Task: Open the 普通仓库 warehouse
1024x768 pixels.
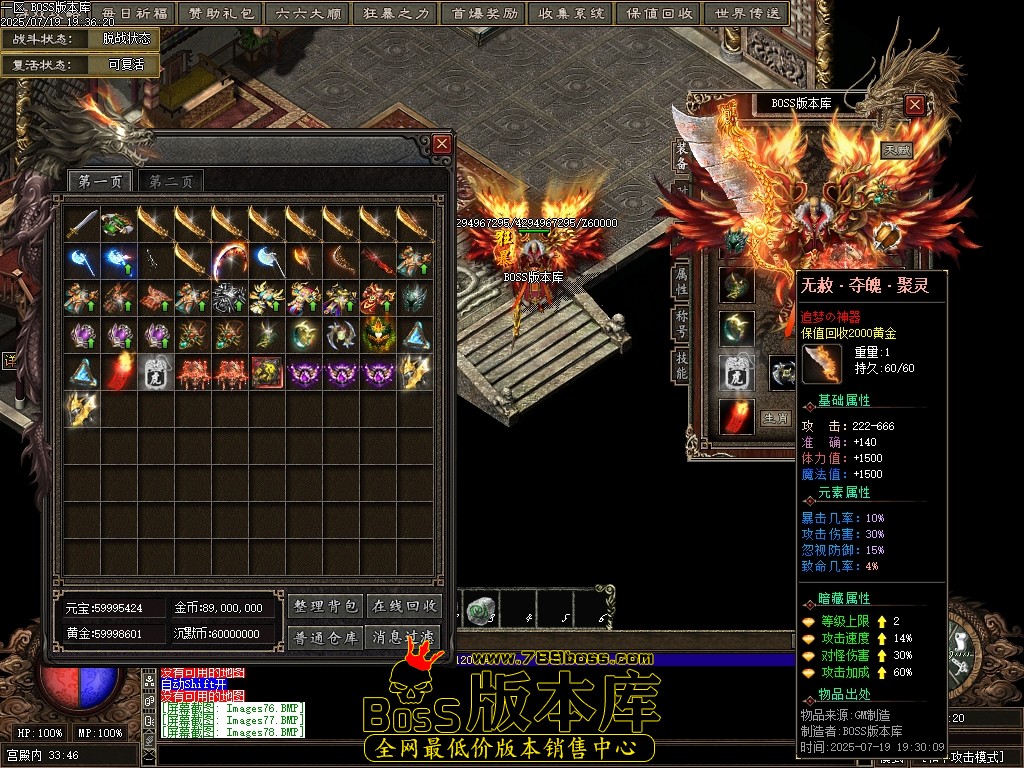Action: tap(325, 637)
